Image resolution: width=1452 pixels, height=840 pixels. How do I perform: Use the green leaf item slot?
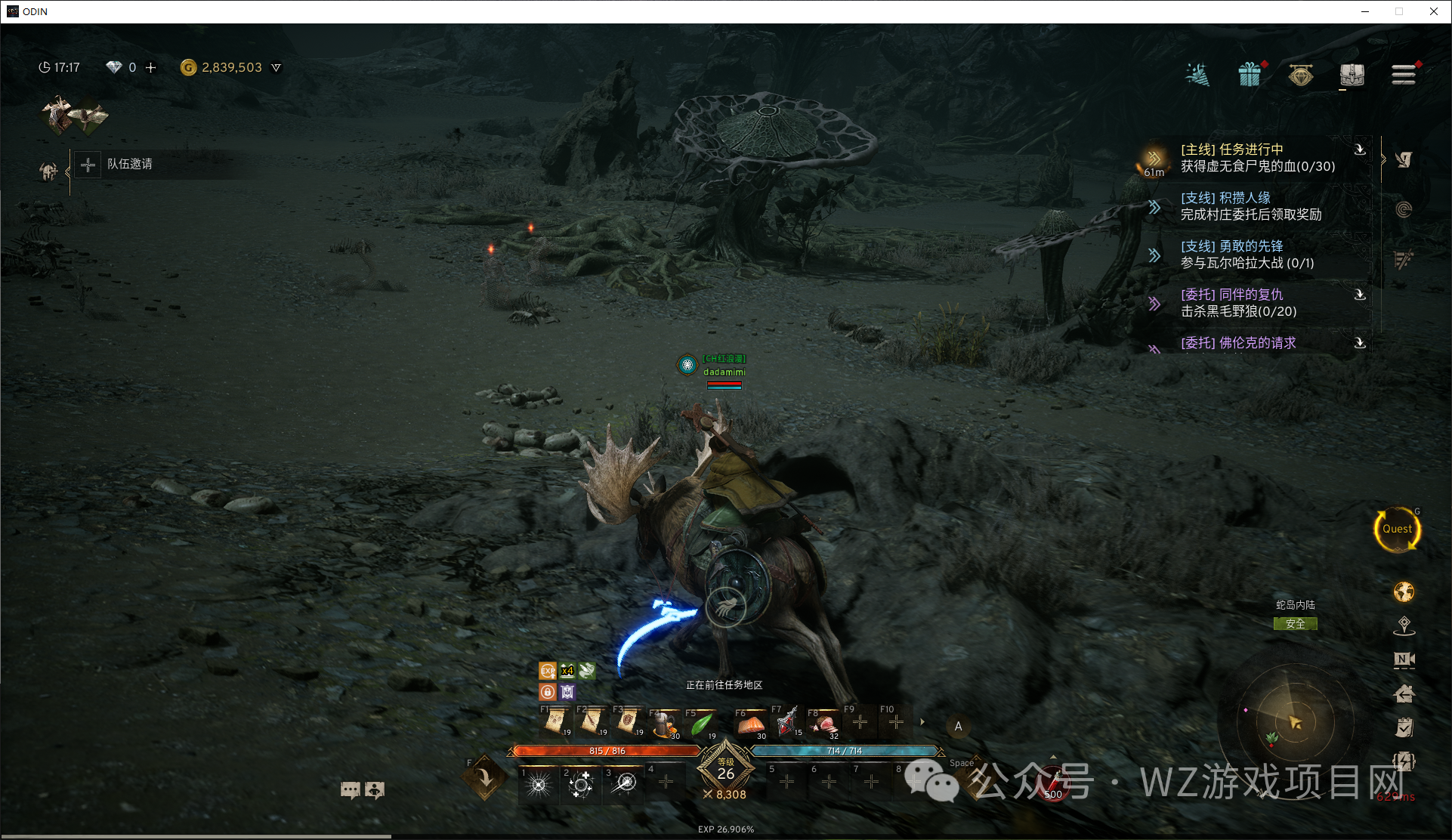pos(701,724)
